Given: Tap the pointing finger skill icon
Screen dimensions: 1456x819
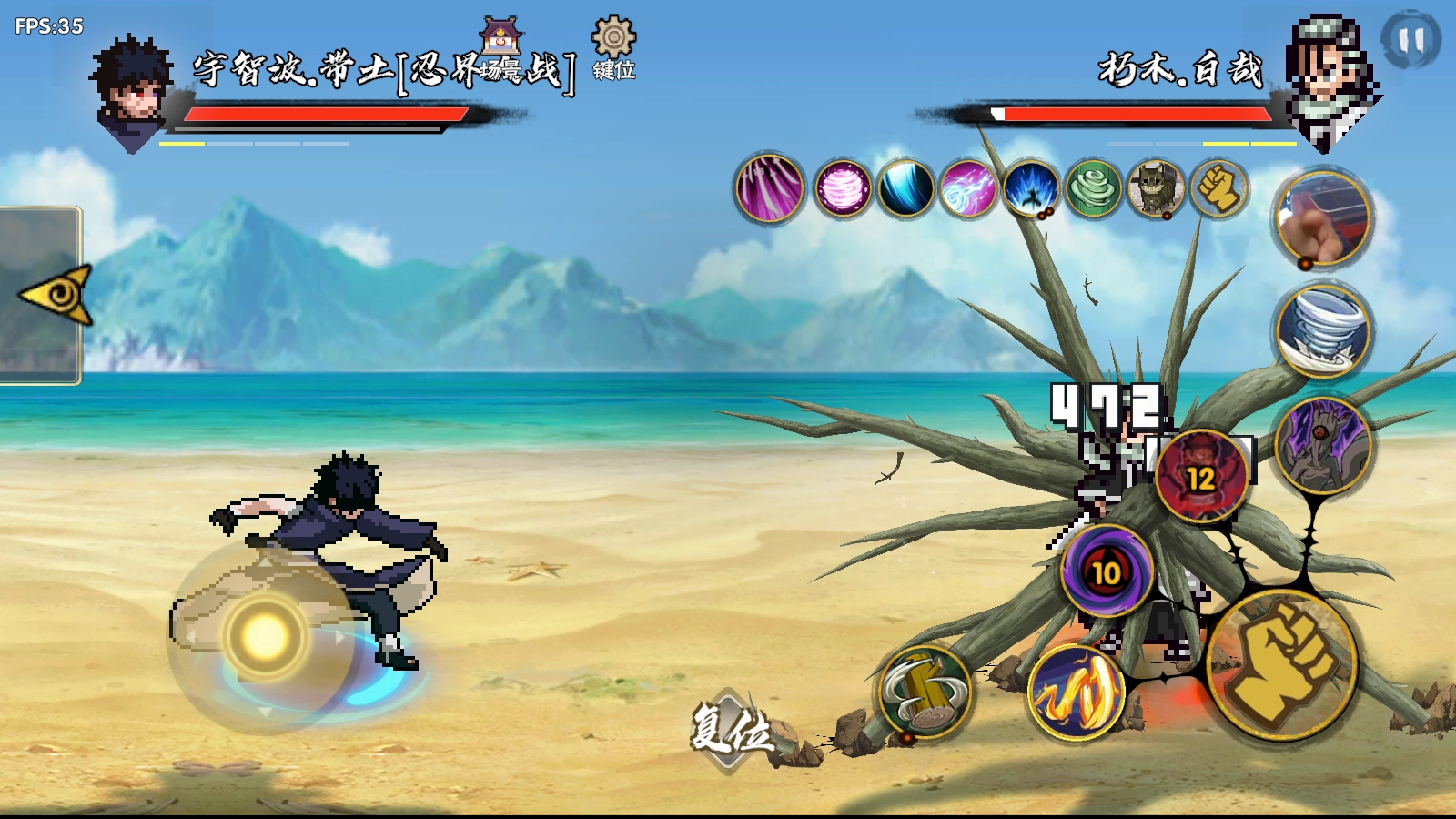Looking at the screenshot, I should coord(1322,218).
